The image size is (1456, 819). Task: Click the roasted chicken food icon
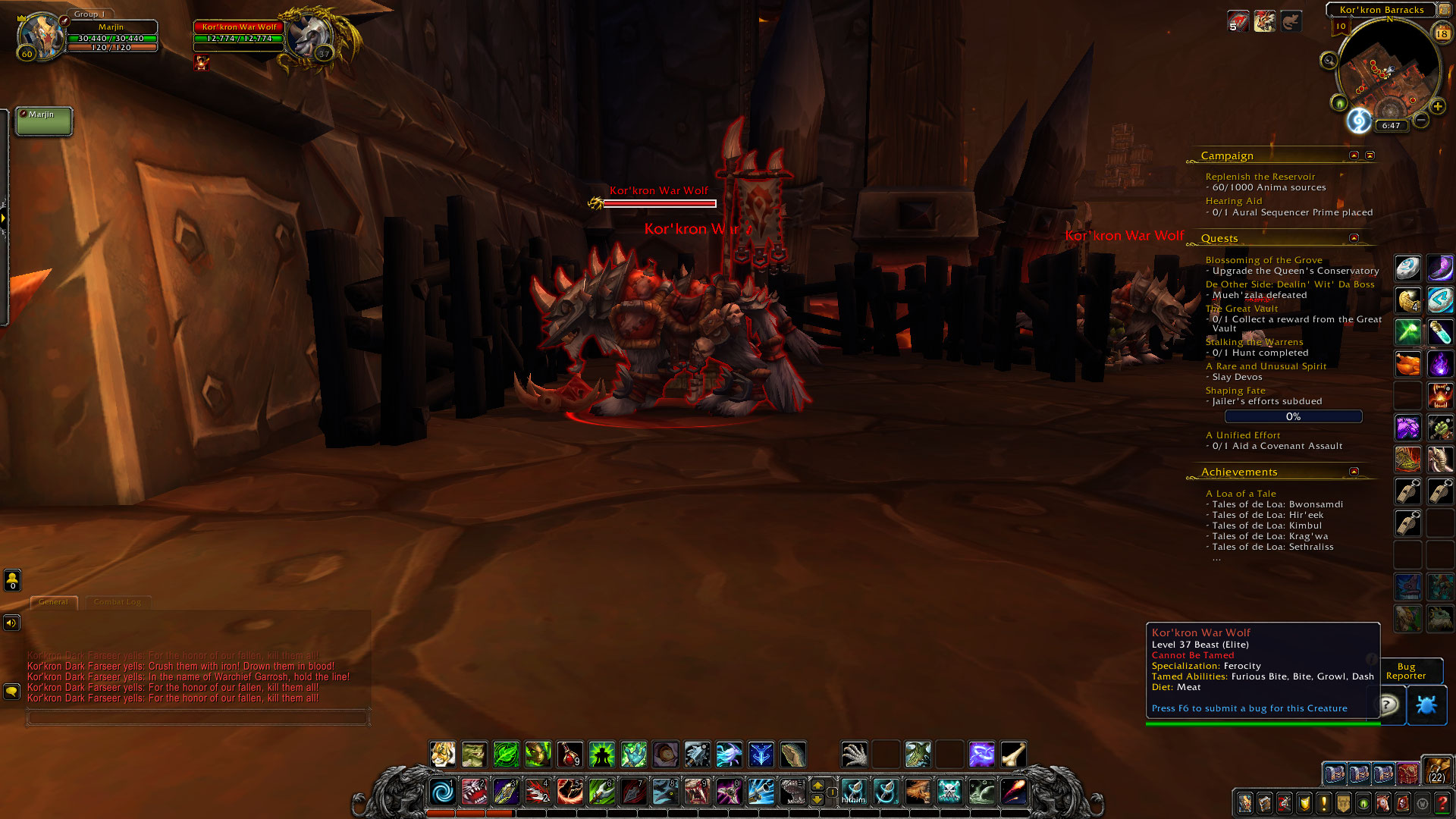[1407, 363]
